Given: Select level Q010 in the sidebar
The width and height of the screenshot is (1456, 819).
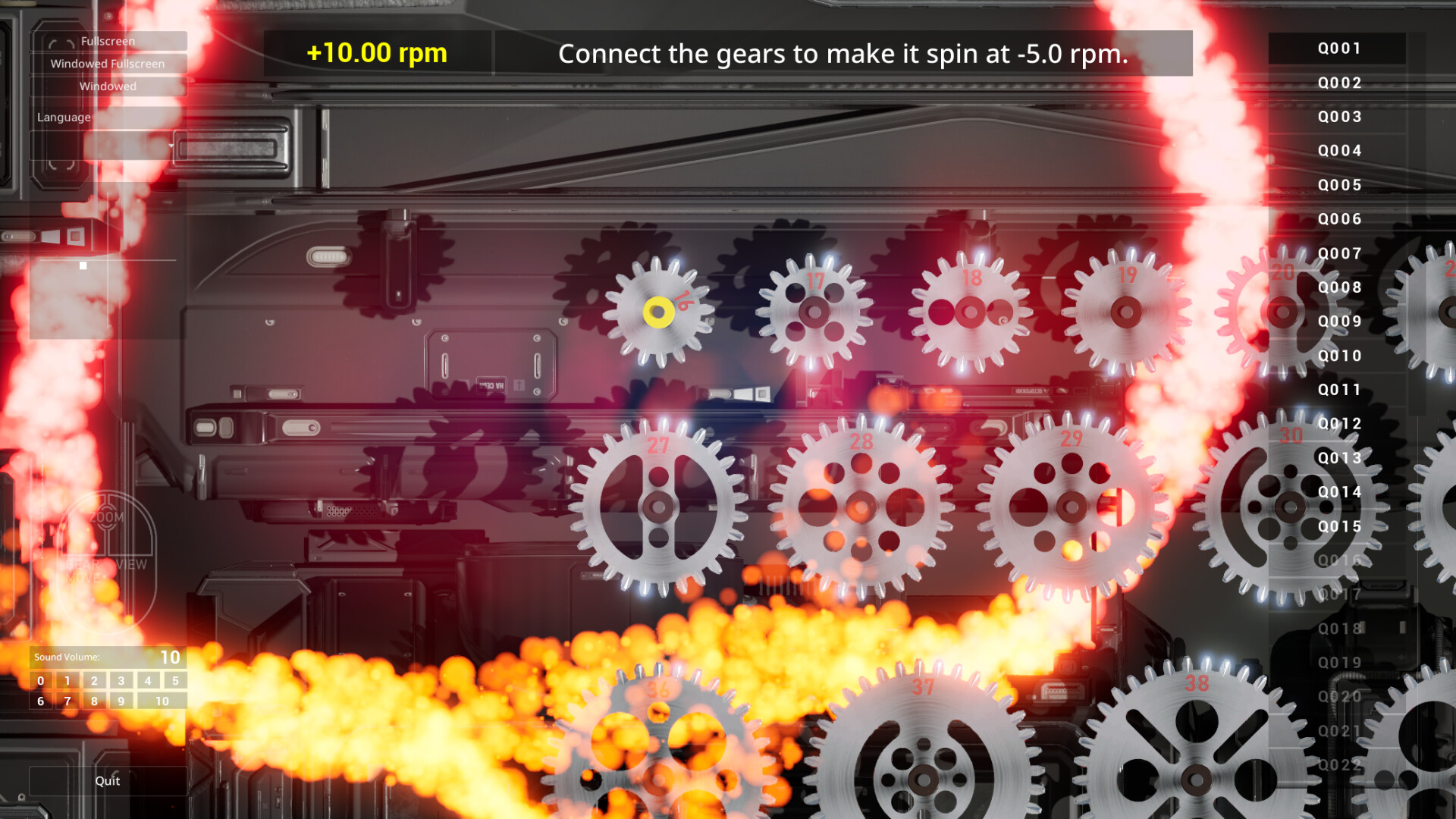Looking at the screenshot, I should tap(1338, 356).
